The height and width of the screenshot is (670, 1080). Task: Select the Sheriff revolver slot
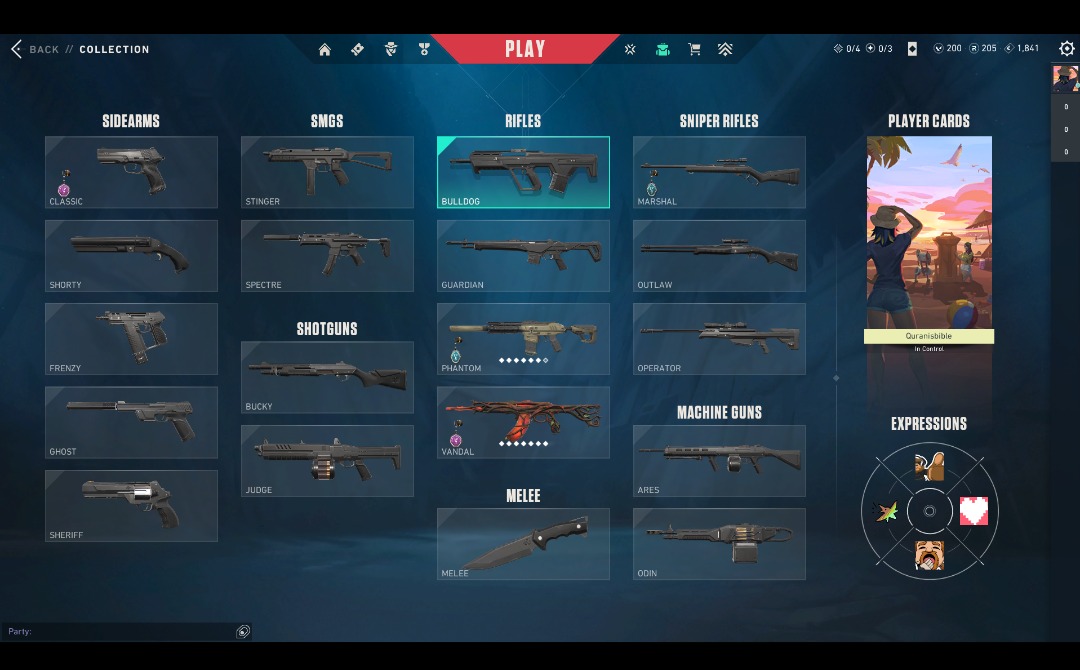click(131, 506)
